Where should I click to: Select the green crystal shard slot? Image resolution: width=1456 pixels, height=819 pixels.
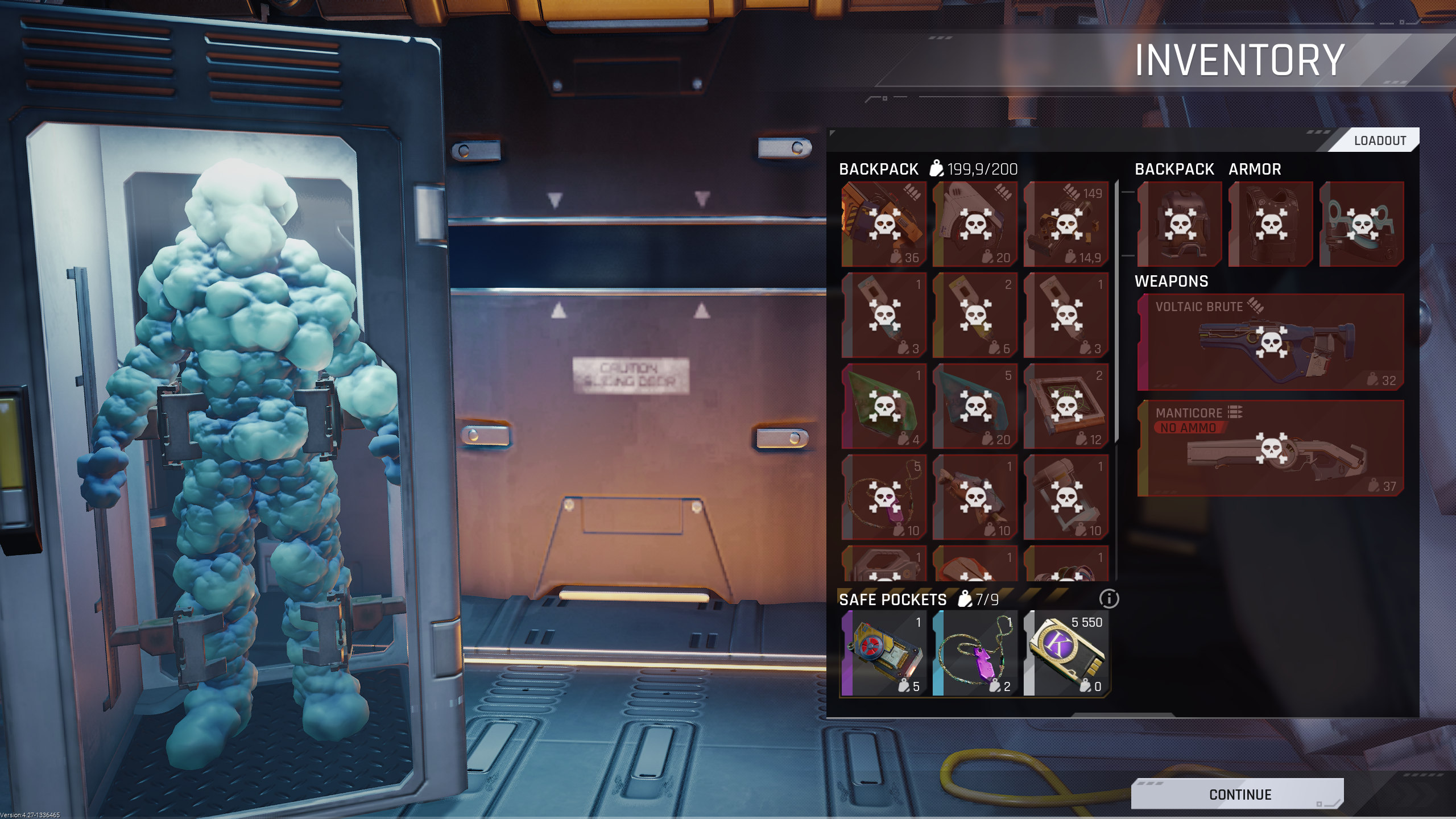click(x=884, y=406)
